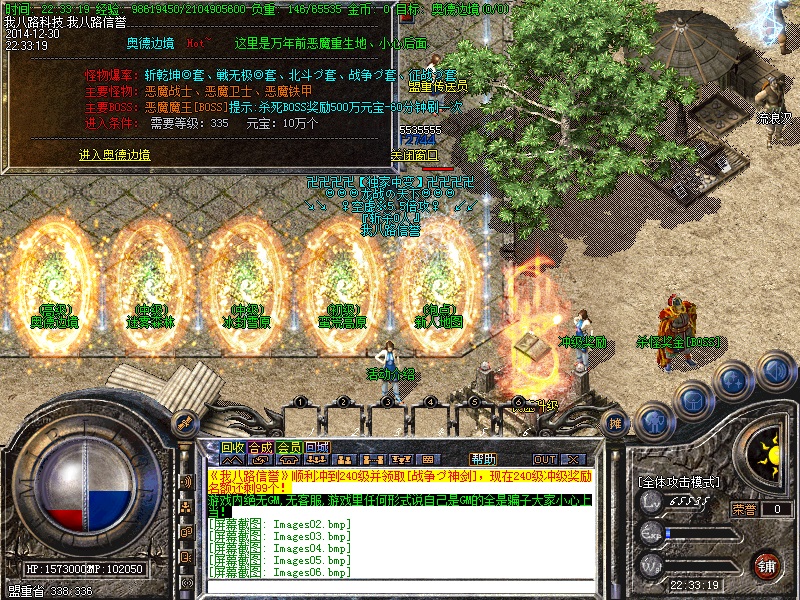This screenshot has width=800, height=600.
Task: Toggle the sound speaker round button
Action: pos(774,371)
